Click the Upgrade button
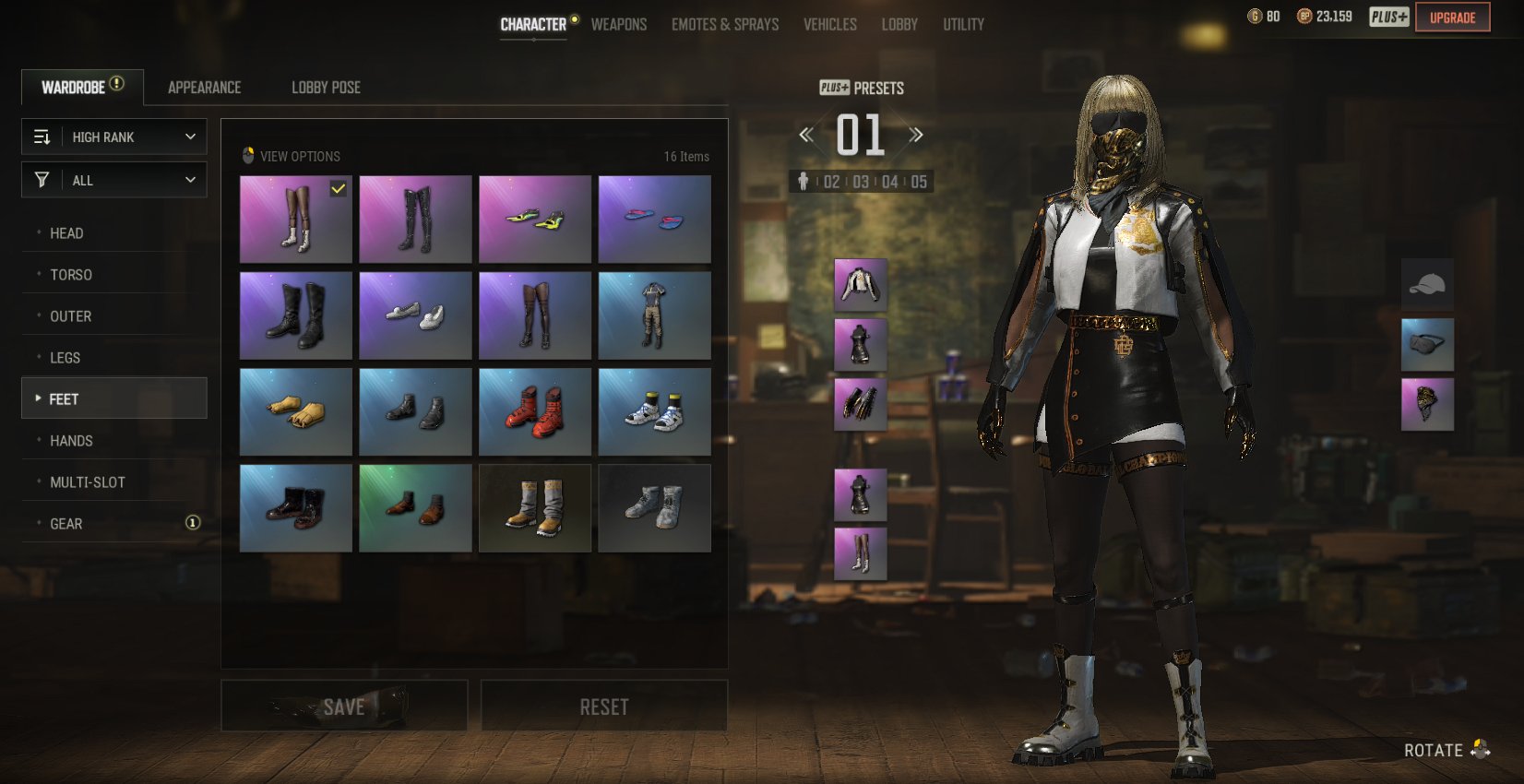 tap(1452, 18)
